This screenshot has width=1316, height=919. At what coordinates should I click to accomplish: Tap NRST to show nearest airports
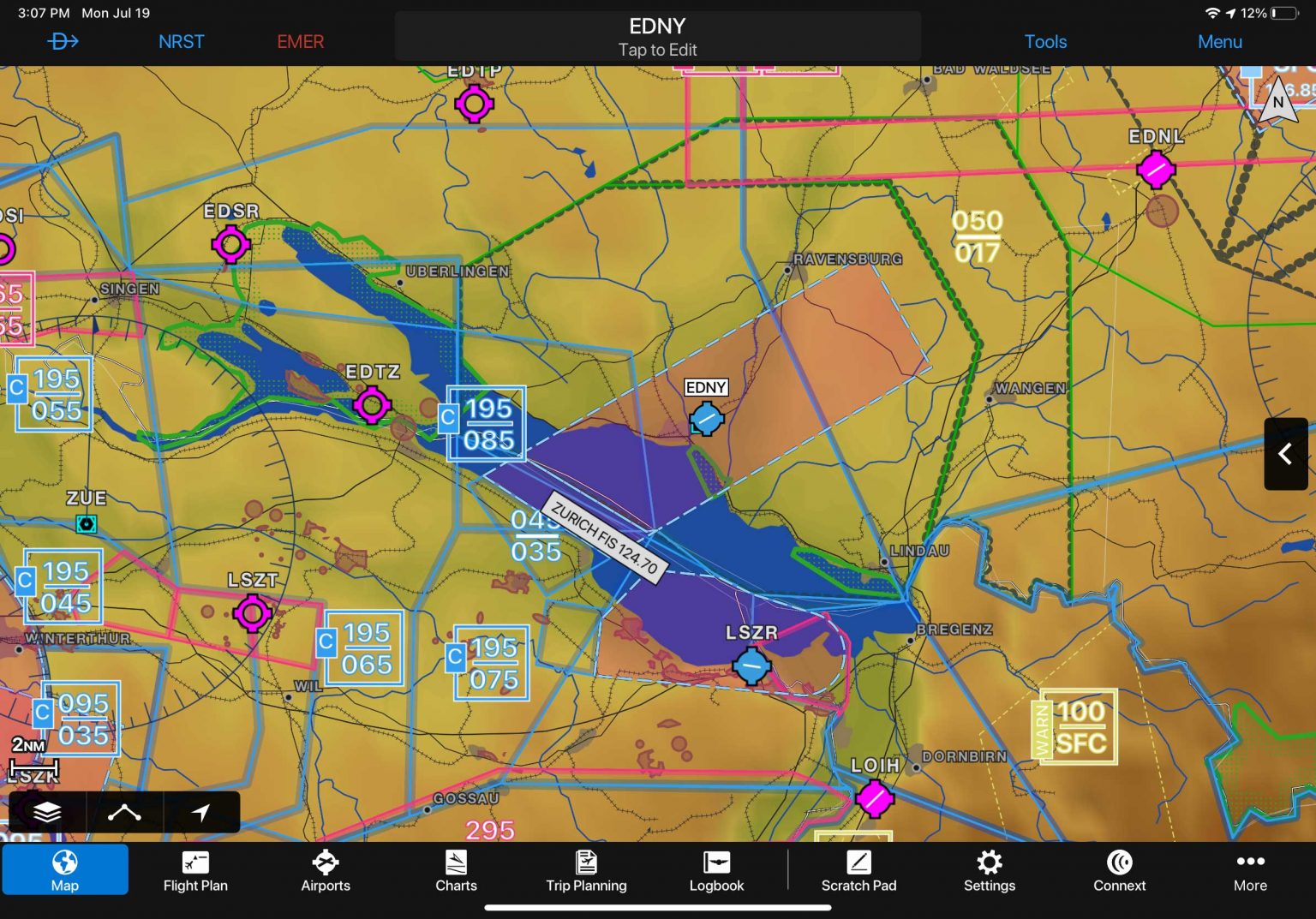coord(181,40)
